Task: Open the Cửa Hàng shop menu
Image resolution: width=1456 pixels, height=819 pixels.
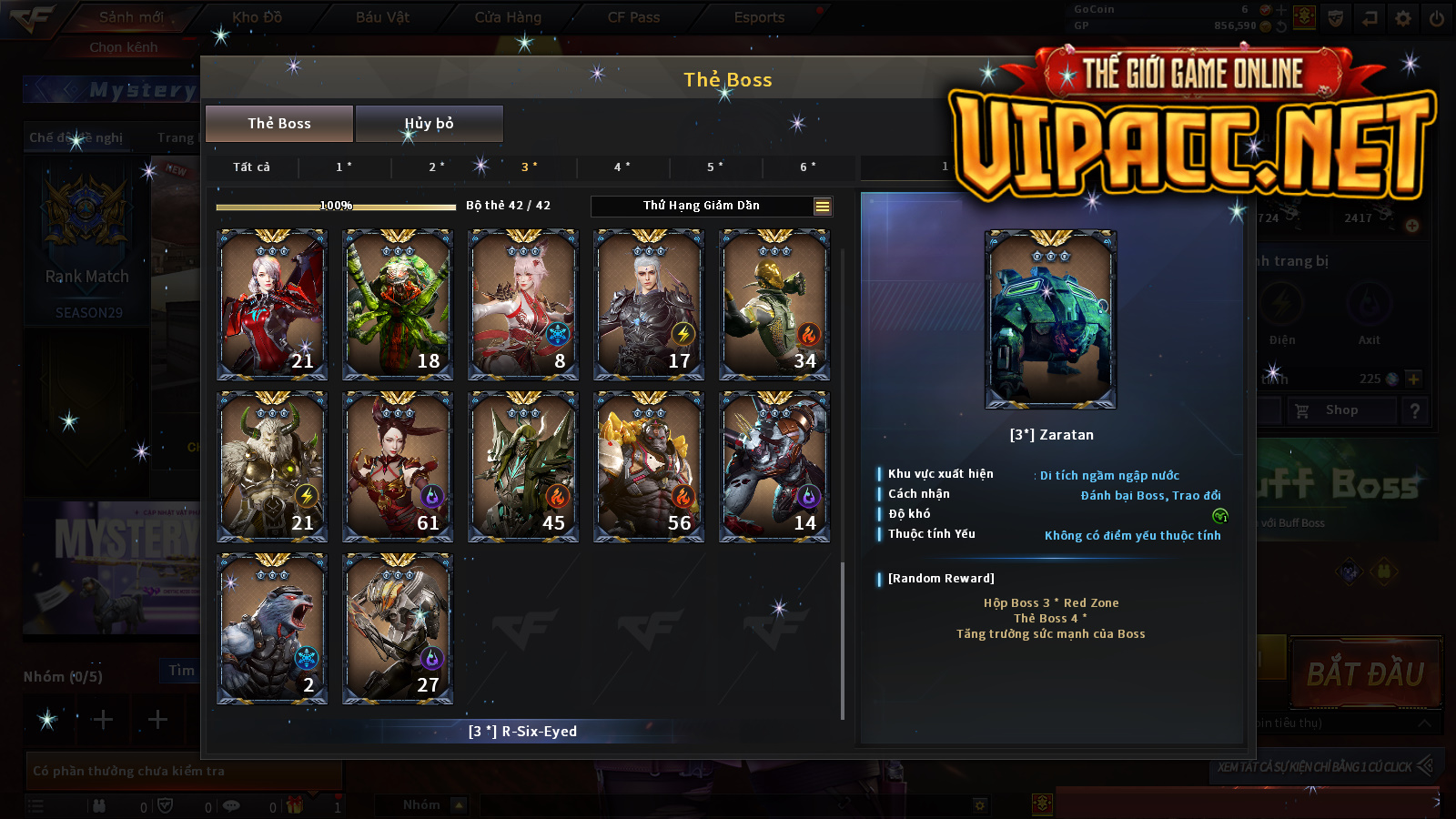Action: point(508,17)
